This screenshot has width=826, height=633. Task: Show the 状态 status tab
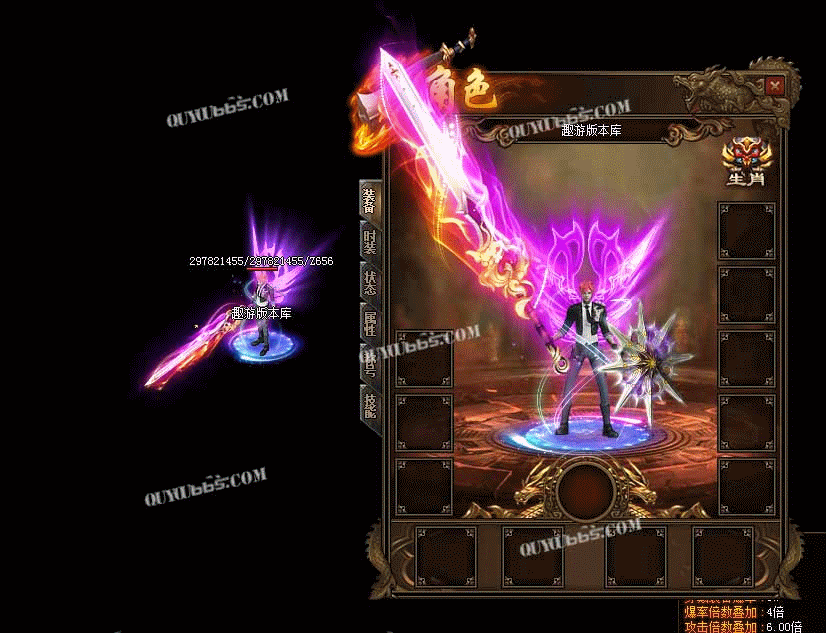pos(369,282)
